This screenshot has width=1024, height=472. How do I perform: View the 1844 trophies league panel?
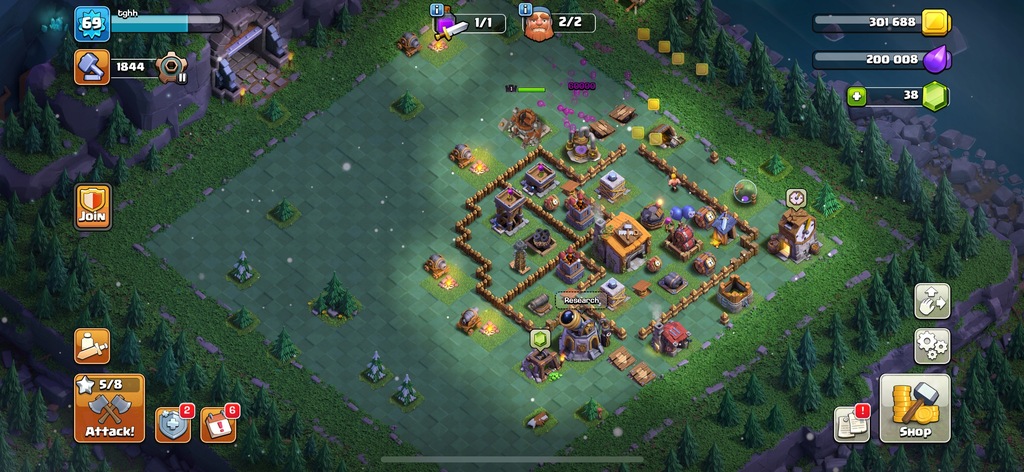click(130, 67)
